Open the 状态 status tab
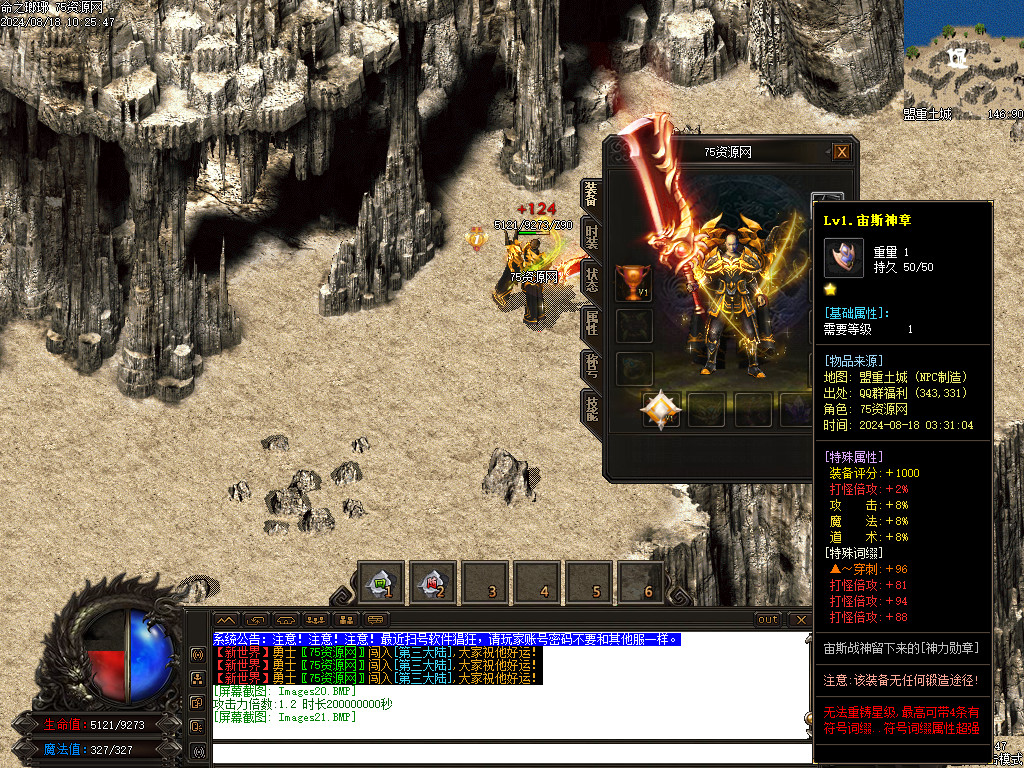Screen dimensions: 1024x768 tap(591, 280)
